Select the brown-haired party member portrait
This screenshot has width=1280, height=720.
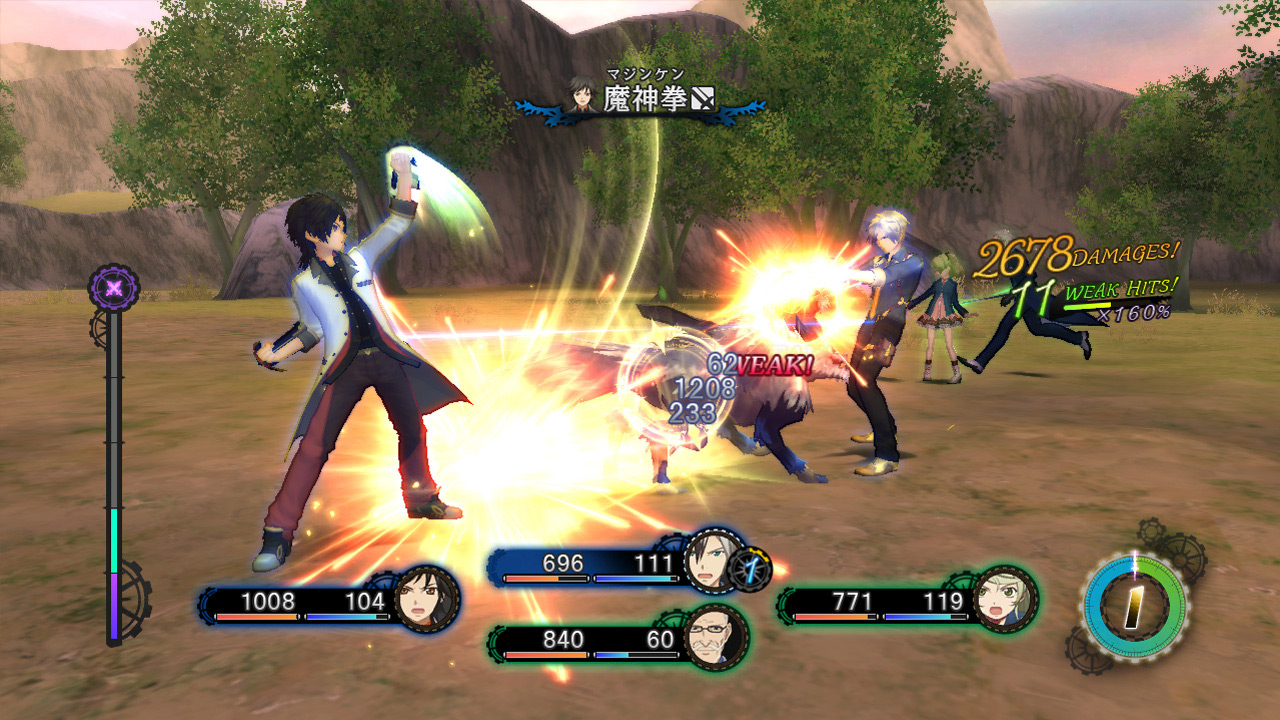[x=427, y=599]
